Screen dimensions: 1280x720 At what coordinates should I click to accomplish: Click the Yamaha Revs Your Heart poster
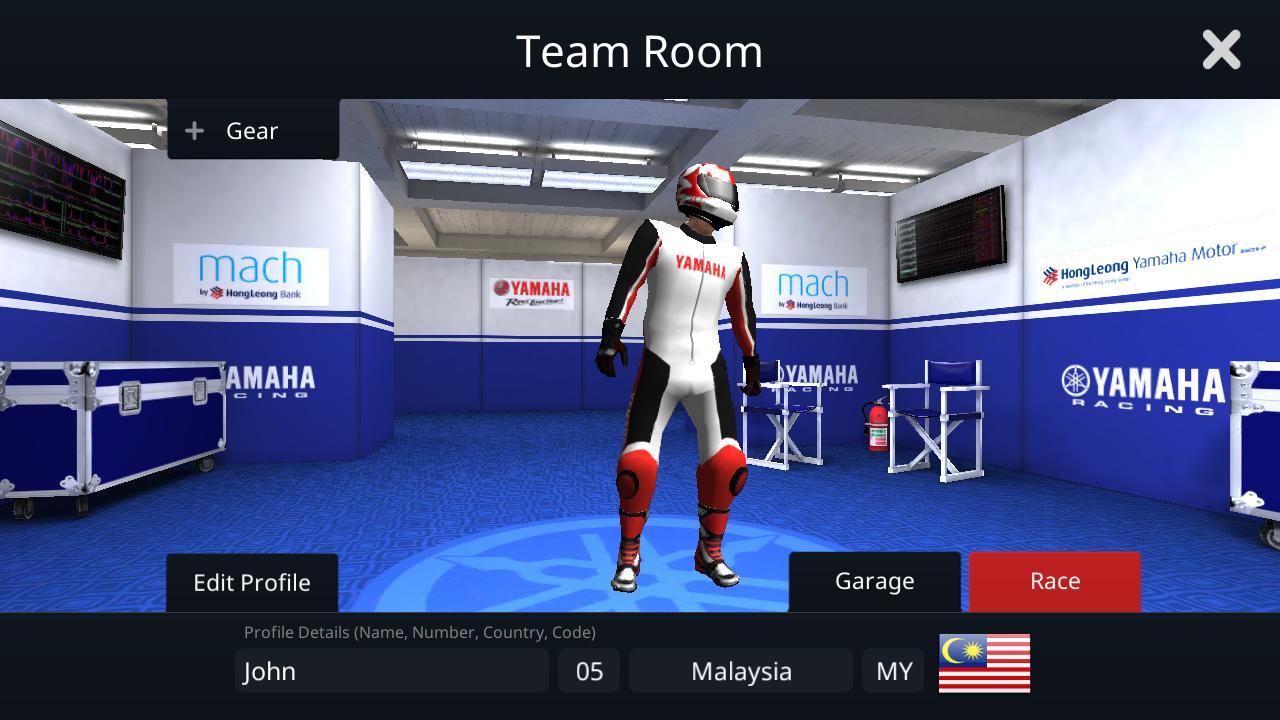tap(530, 290)
